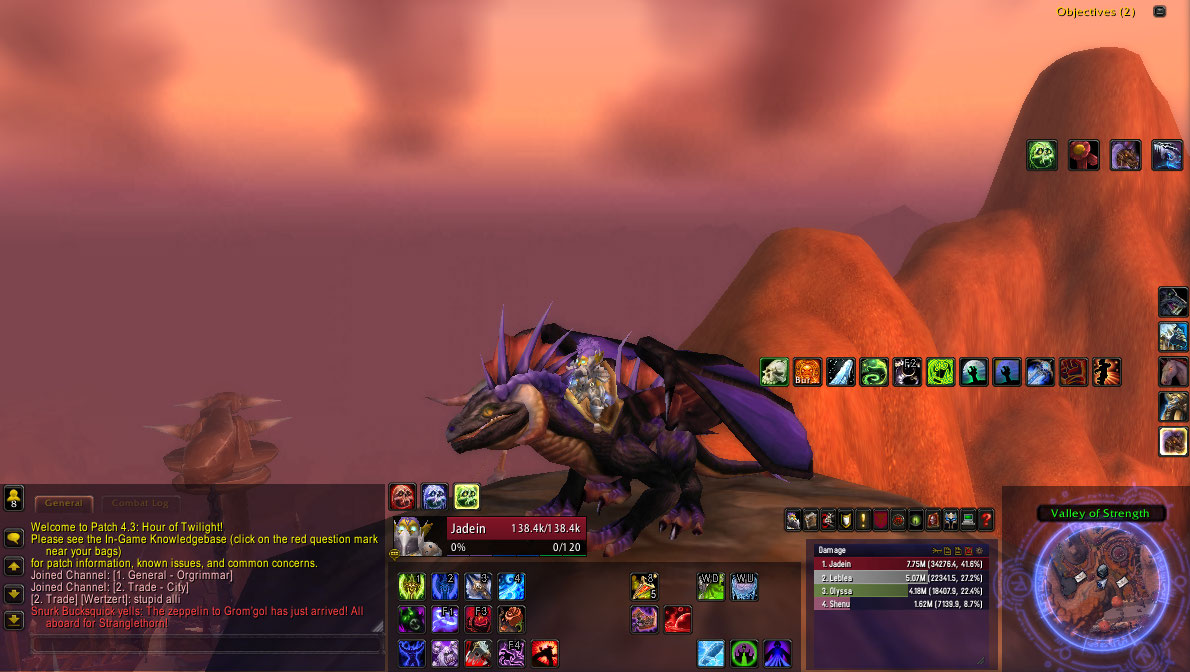
Task: Activate the white skull ability icon
Action: pos(774,373)
